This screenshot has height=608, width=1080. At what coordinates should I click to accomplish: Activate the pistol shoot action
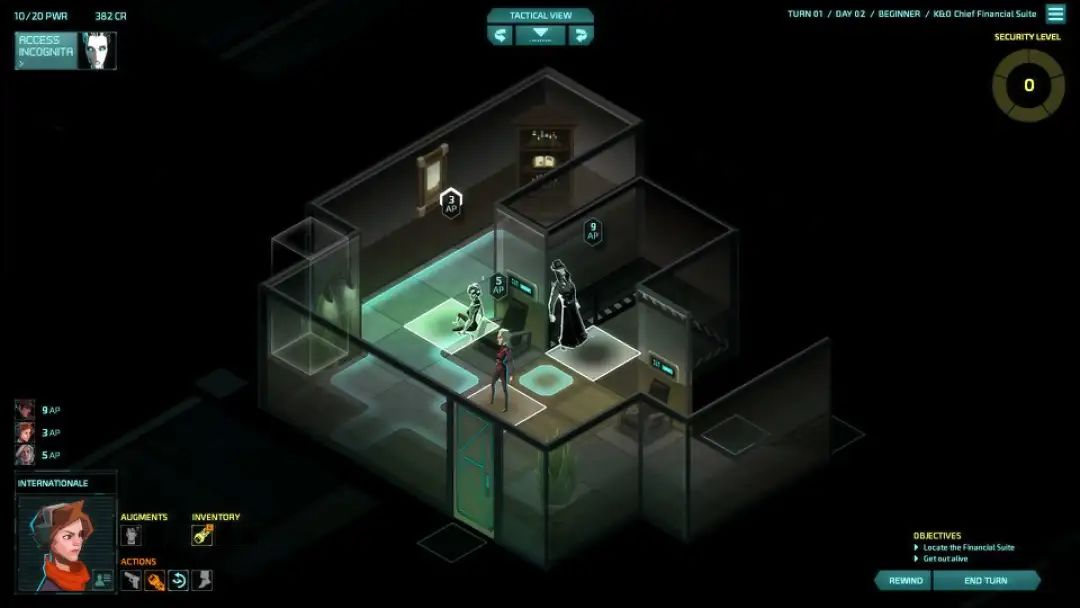tap(131, 580)
